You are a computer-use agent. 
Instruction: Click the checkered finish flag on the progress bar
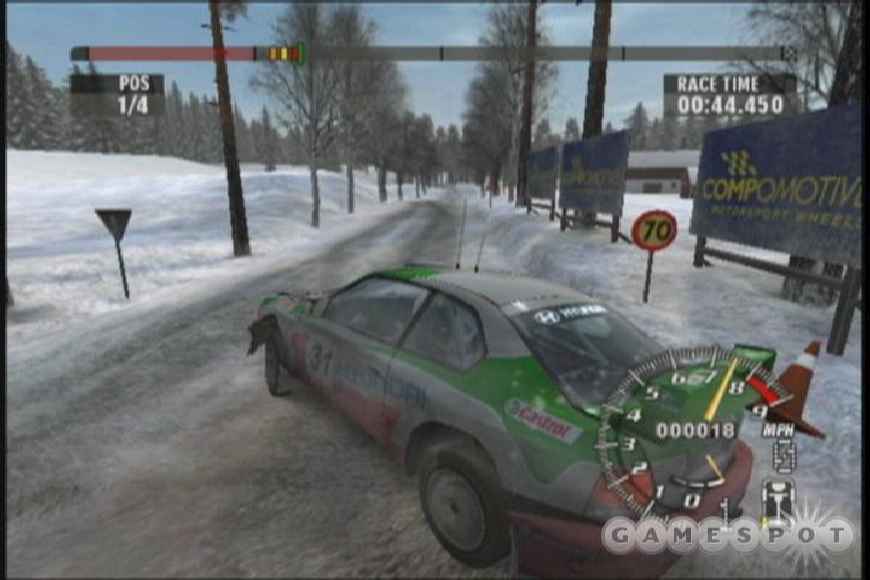[x=790, y=53]
